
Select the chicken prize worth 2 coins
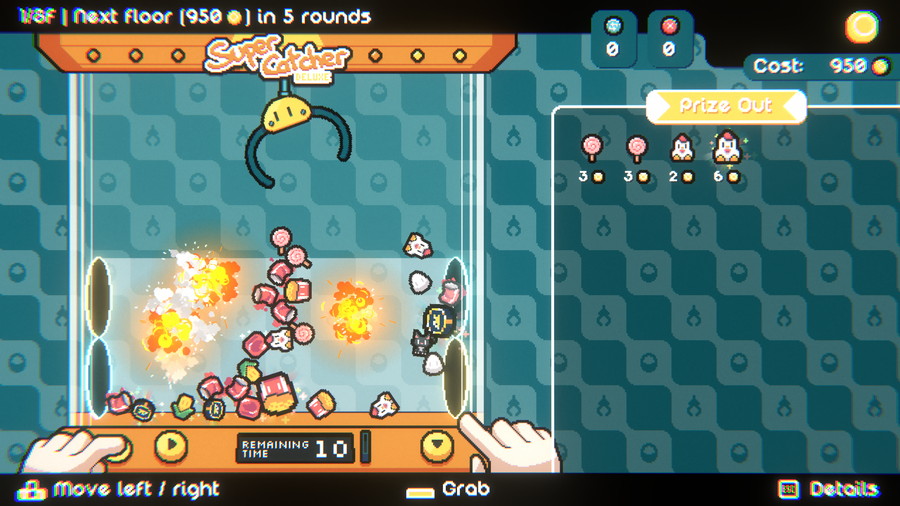[681, 148]
